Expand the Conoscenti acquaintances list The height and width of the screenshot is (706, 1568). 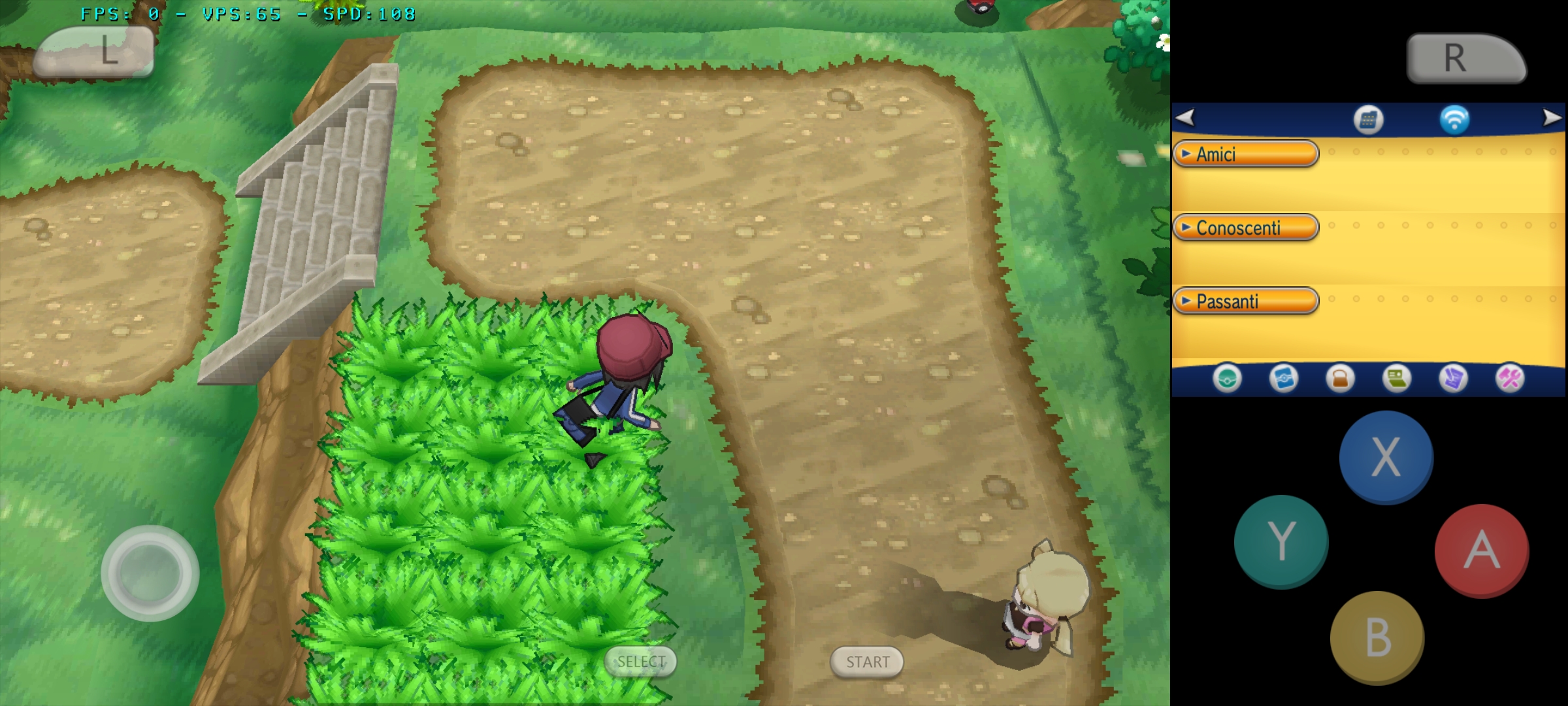pyautogui.click(x=1245, y=227)
